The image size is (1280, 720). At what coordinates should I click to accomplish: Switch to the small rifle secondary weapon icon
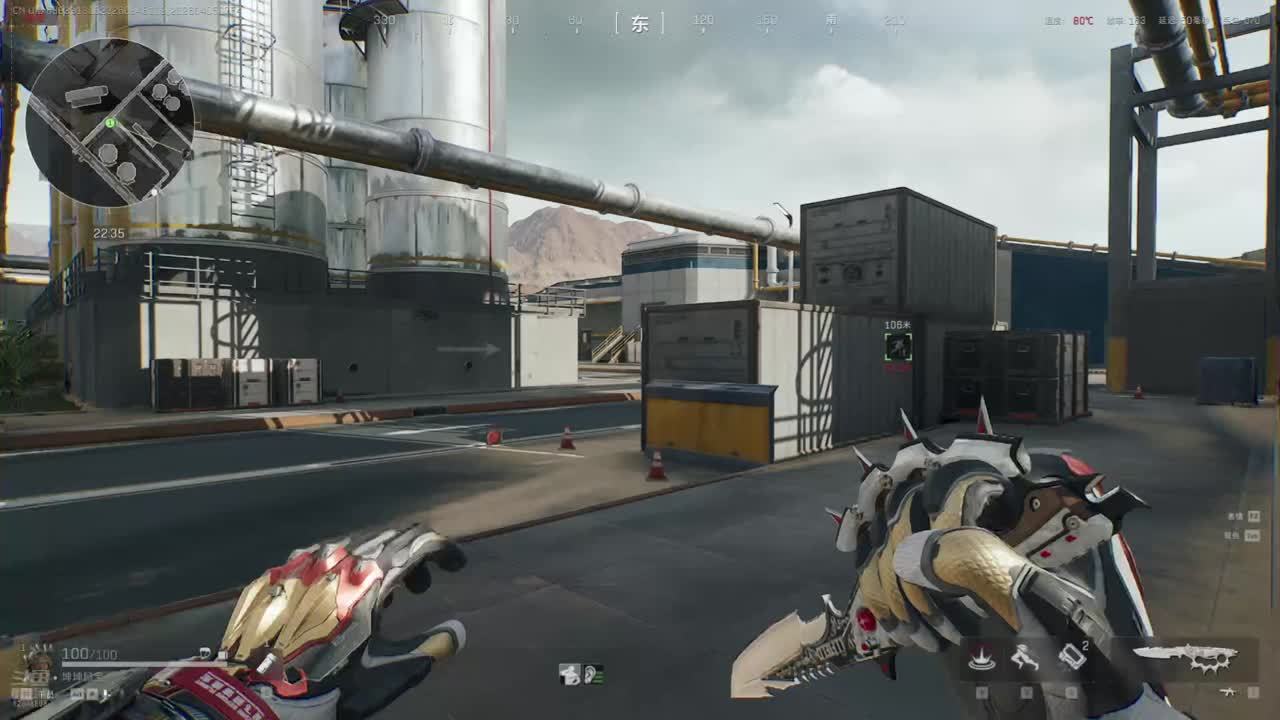1227,691
